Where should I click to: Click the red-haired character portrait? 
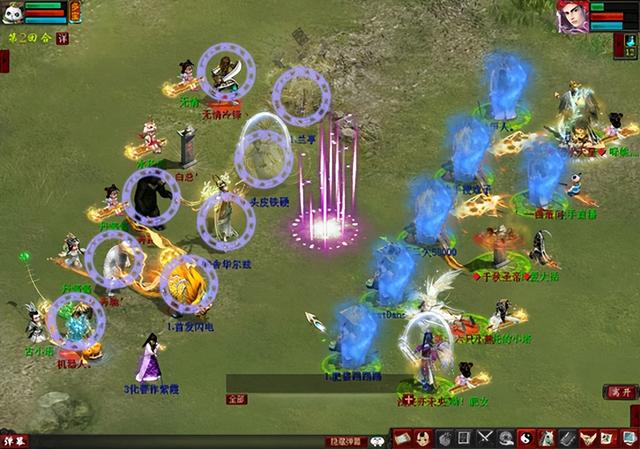click(x=571, y=15)
